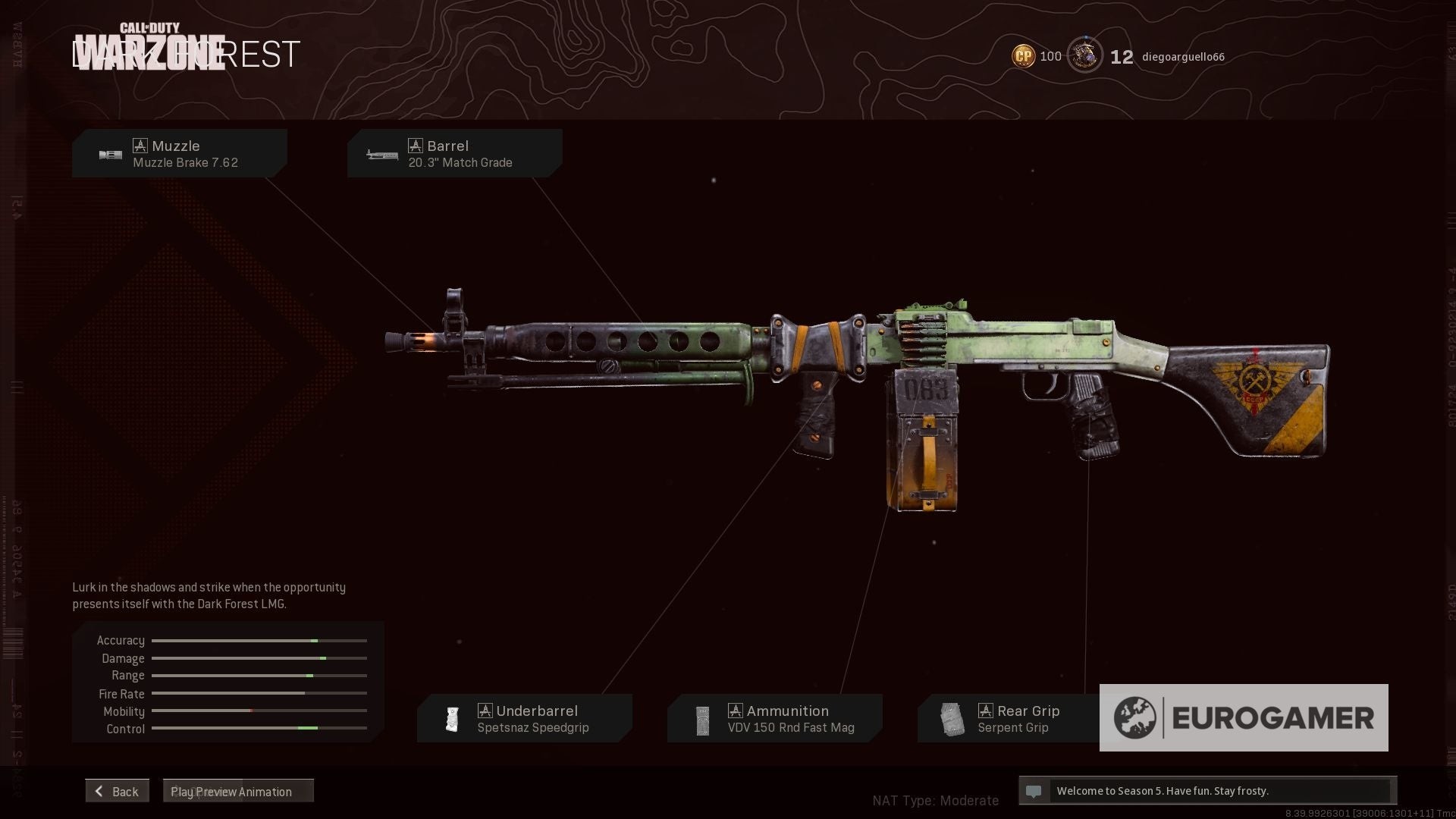Select the Spetsnaz Speedgrip Underbarrel icon

coord(452,718)
